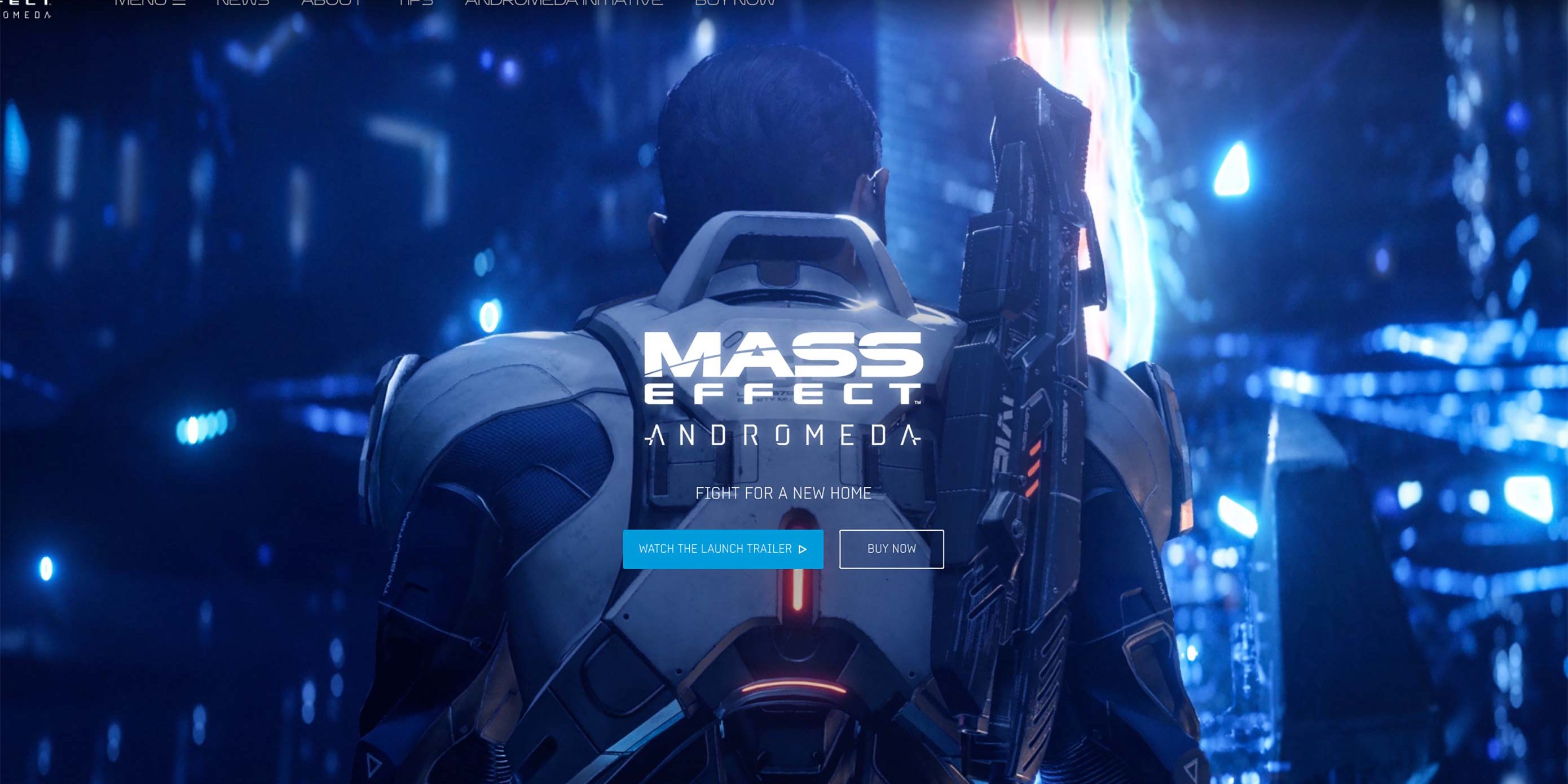Open the Menu dropdown in the top bar
1568x784 pixels.
click(x=149, y=2)
